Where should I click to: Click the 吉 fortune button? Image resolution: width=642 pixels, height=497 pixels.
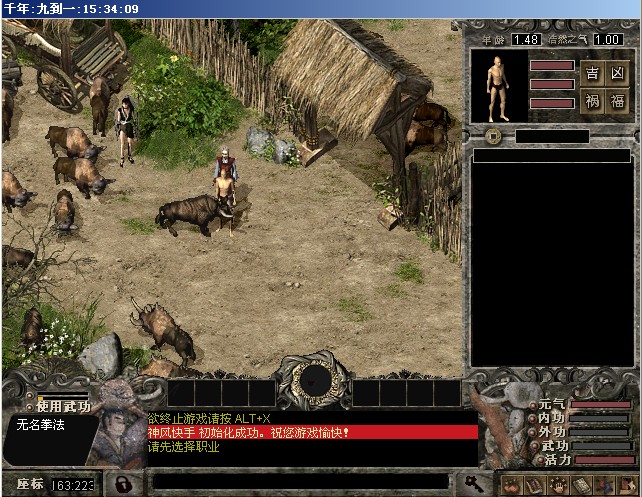coord(592,74)
